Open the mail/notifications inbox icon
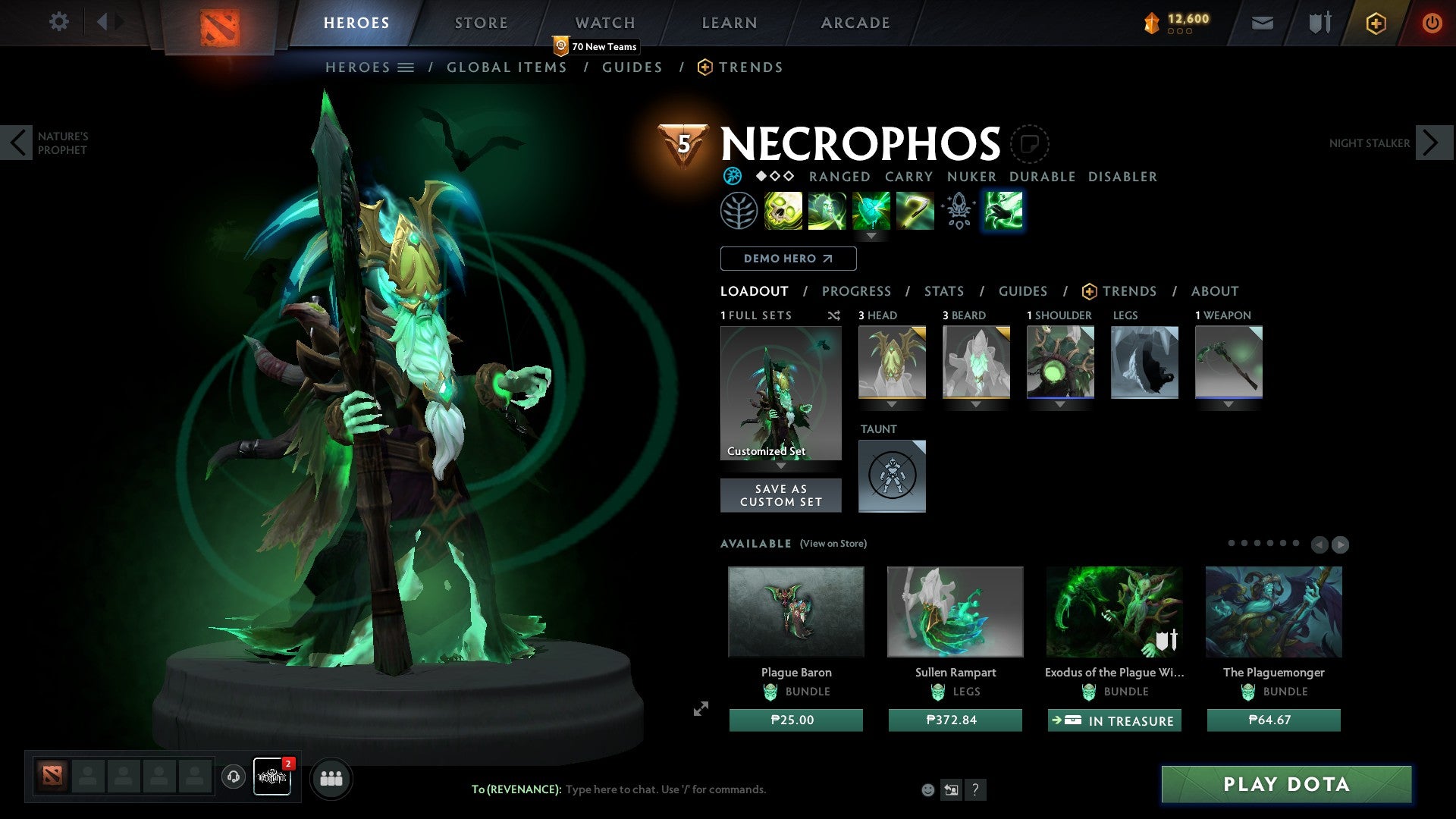Image resolution: width=1456 pixels, height=819 pixels. tap(1261, 23)
